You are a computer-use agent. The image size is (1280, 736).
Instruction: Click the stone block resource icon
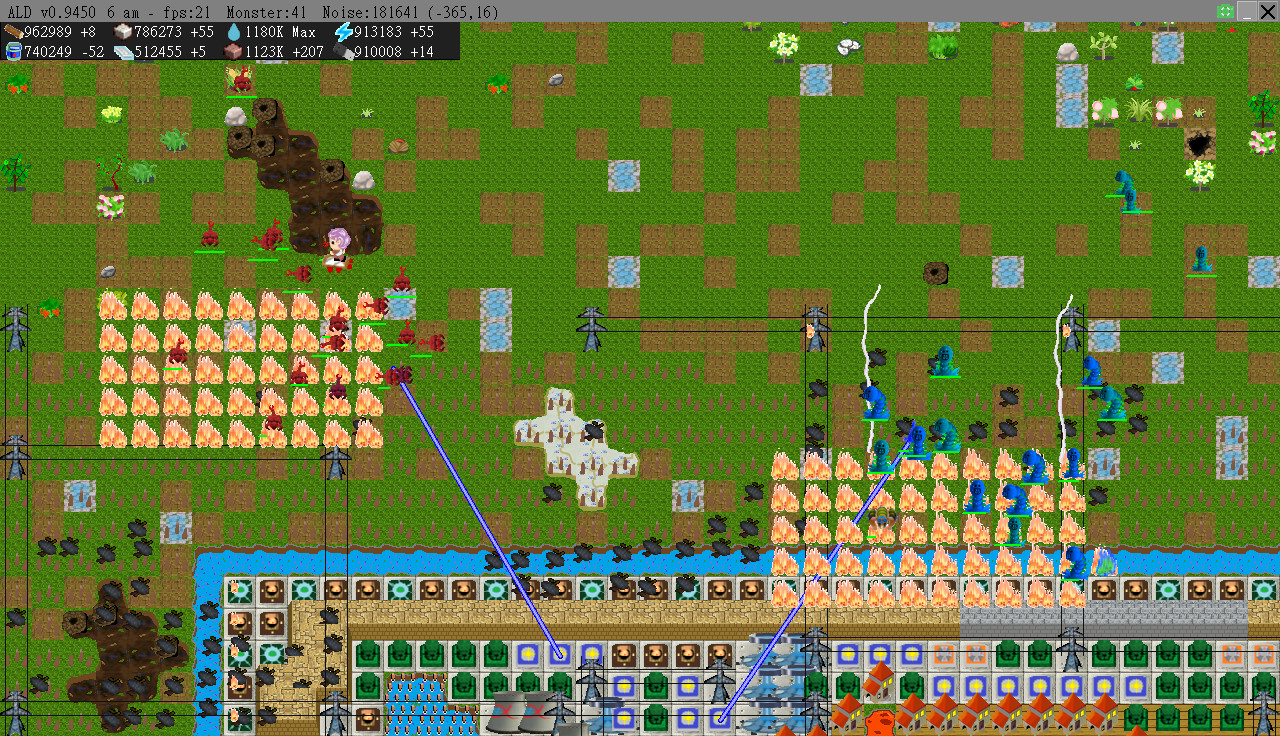(x=122, y=32)
